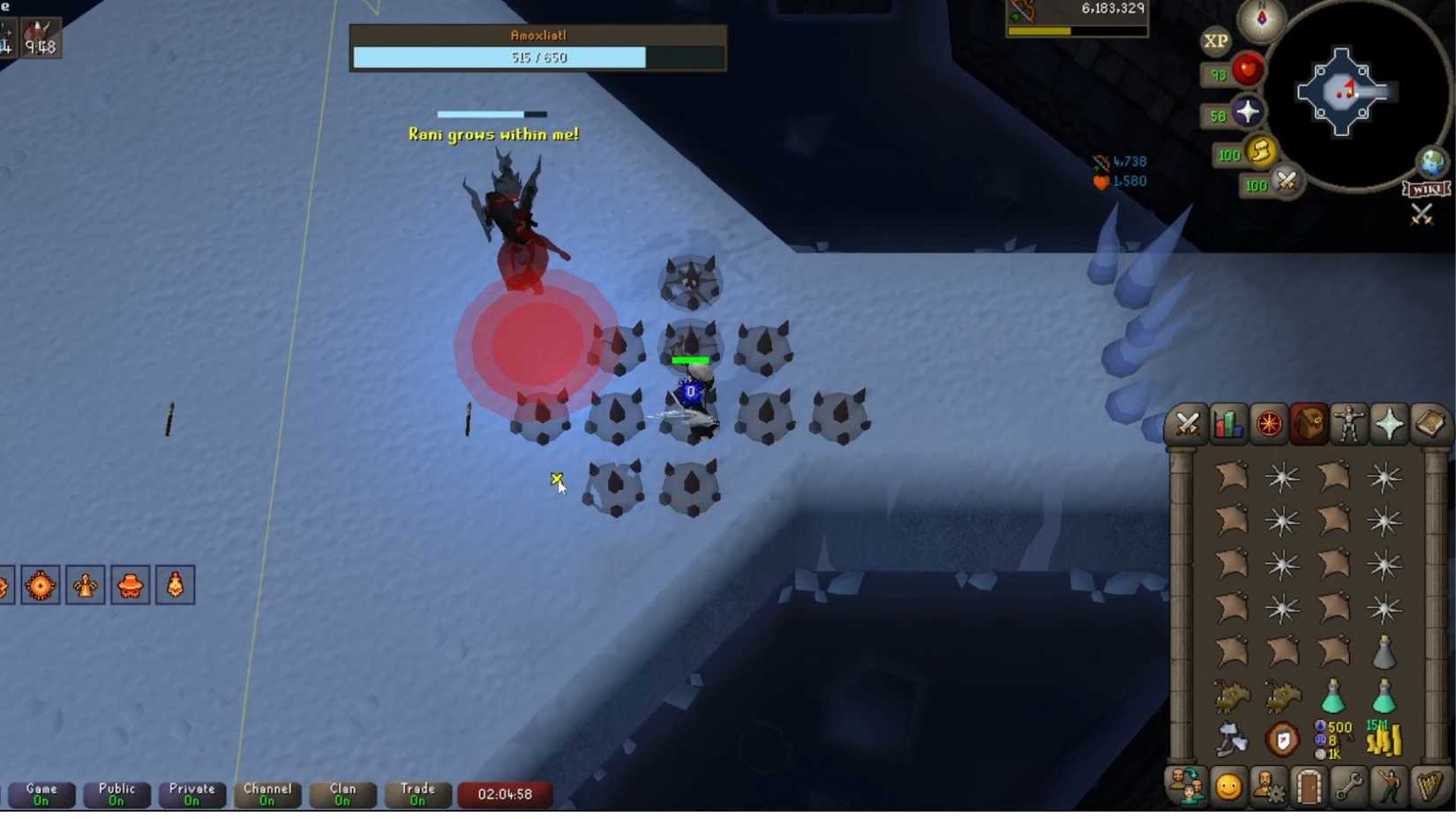
Task: Switch to the Game chat tab
Action: click(x=42, y=794)
